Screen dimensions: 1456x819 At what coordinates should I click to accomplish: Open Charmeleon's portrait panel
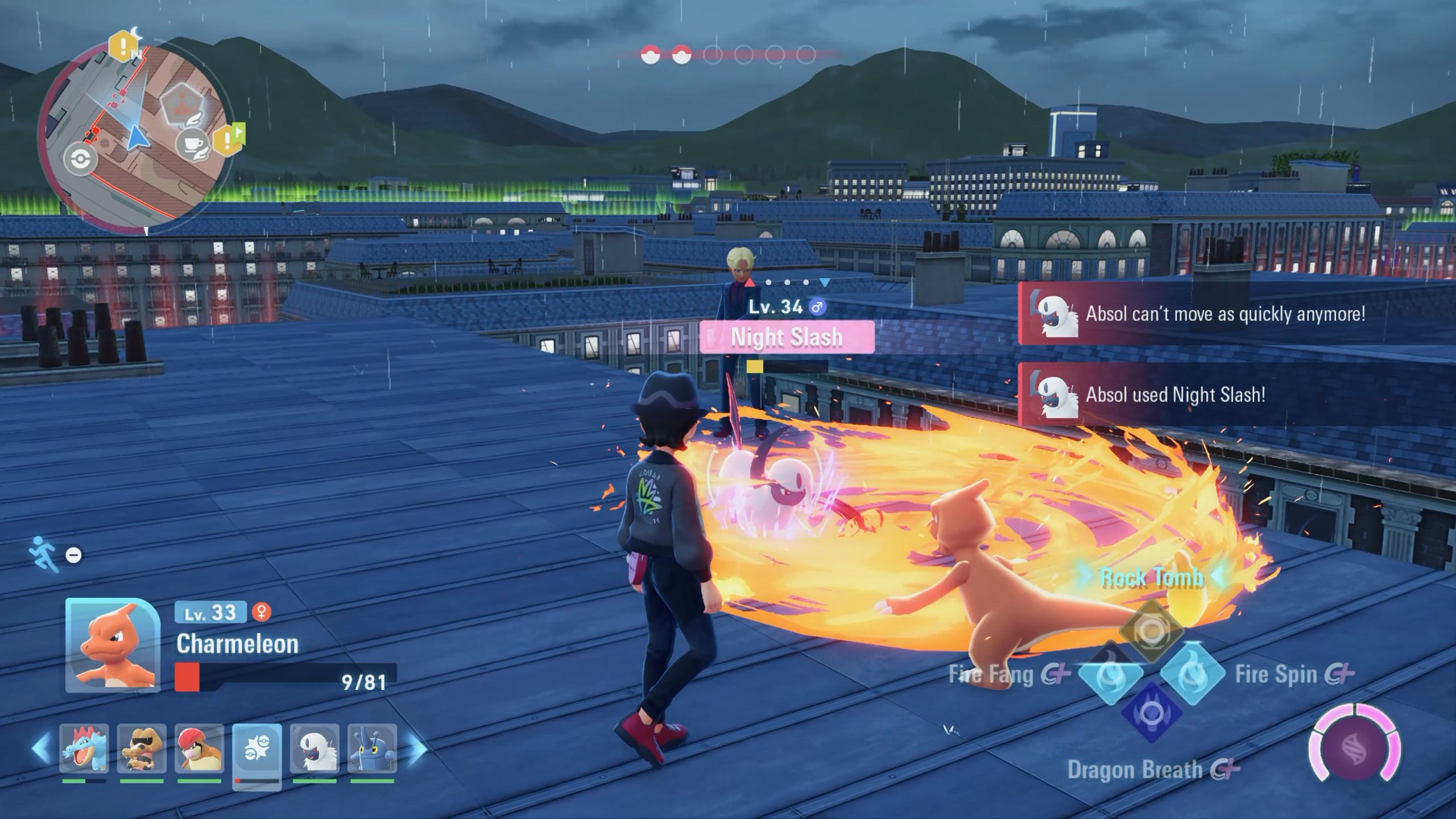click(x=113, y=644)
